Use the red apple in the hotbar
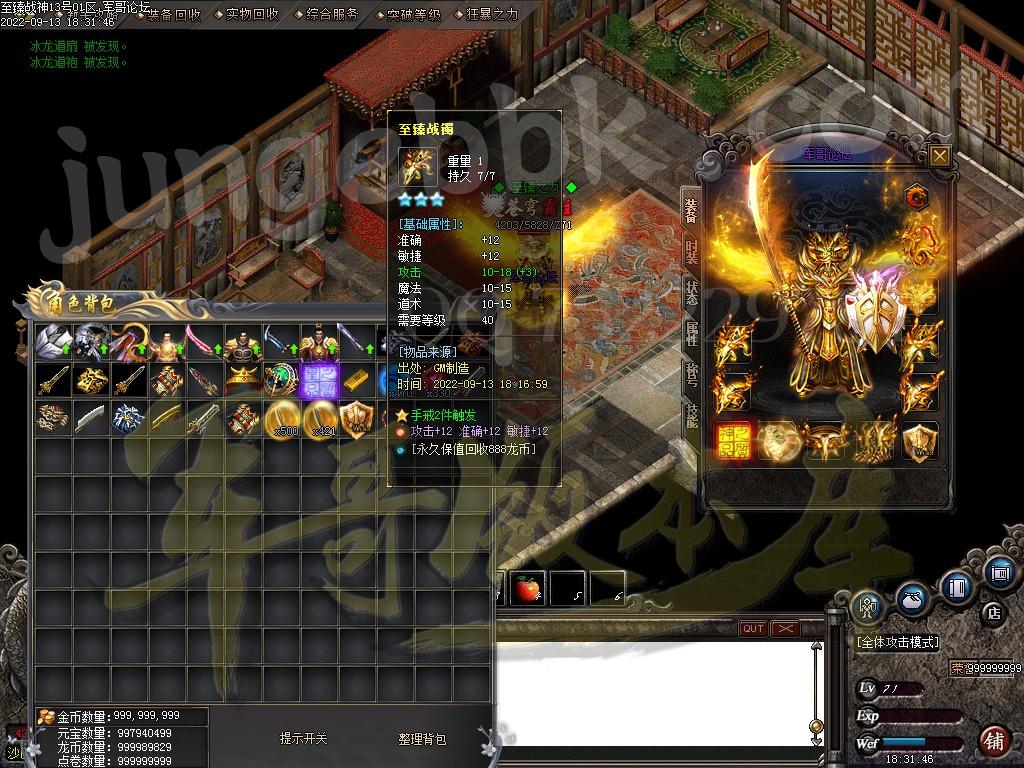Viewport: 1024px width, 768px height. (x=528, y=589)
